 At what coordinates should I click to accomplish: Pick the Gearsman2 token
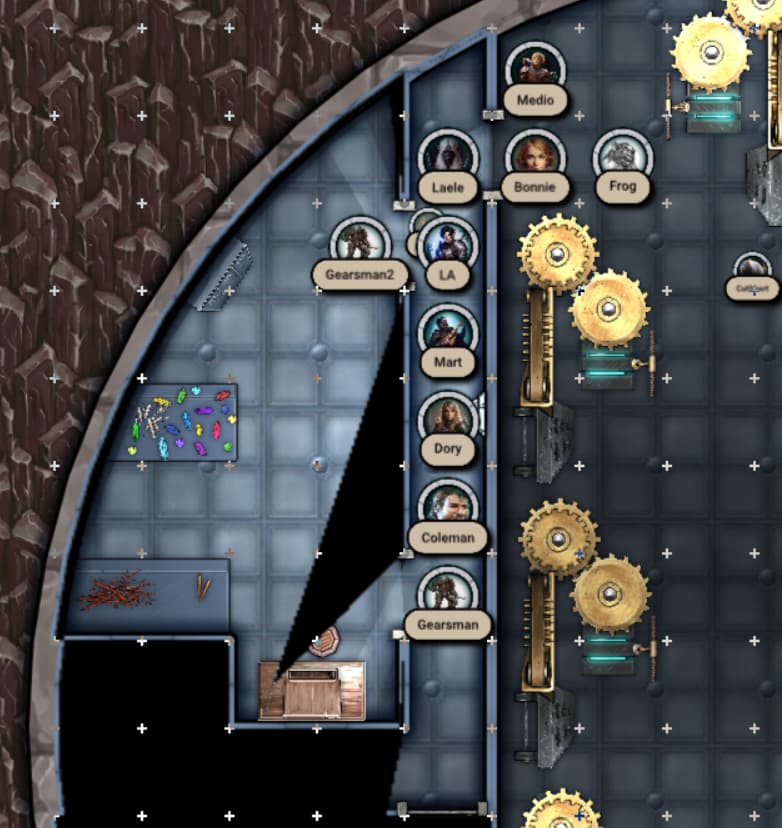(359, 244)
